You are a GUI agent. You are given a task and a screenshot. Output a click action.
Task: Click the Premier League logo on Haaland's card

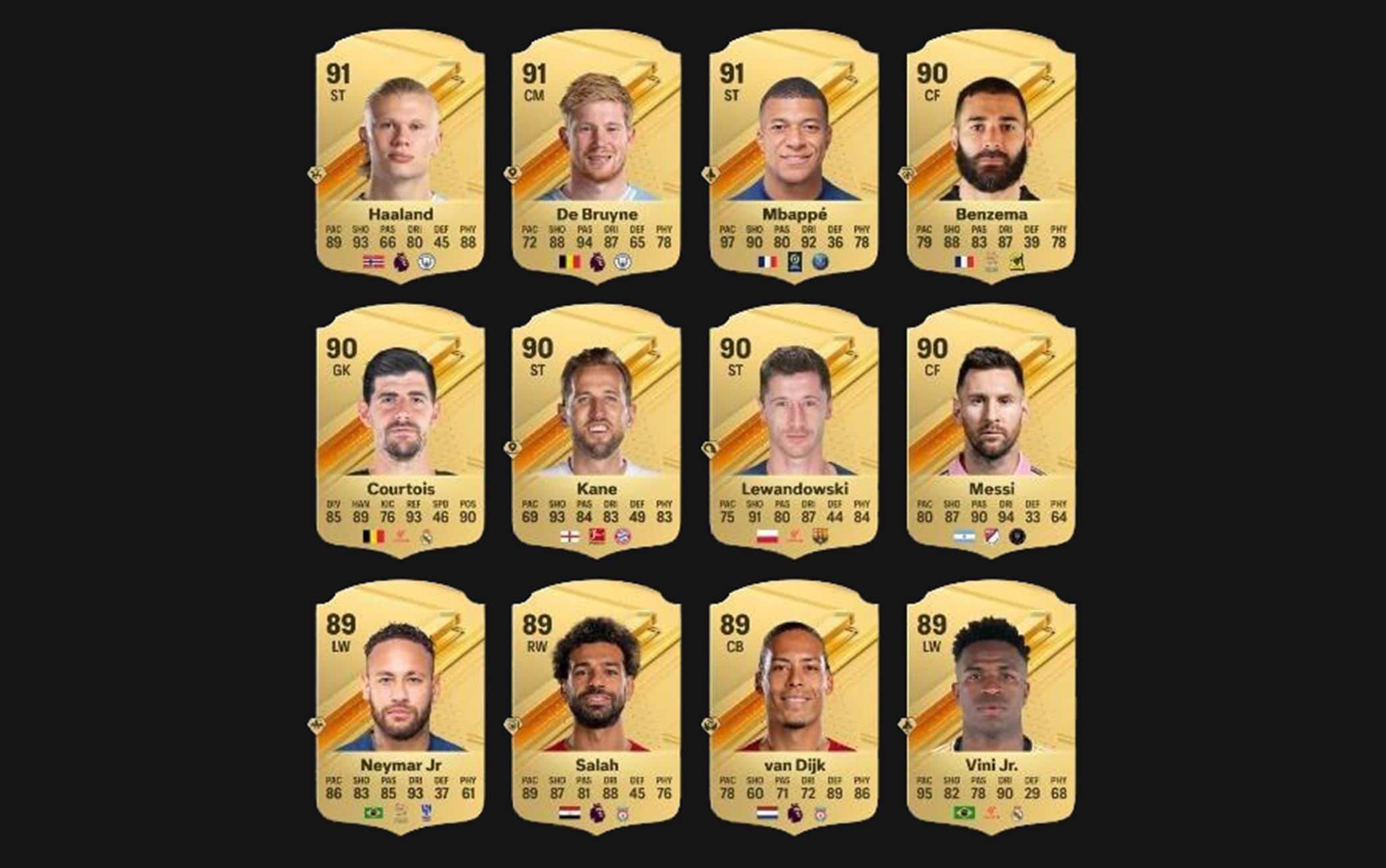click(x=401, y=261)
